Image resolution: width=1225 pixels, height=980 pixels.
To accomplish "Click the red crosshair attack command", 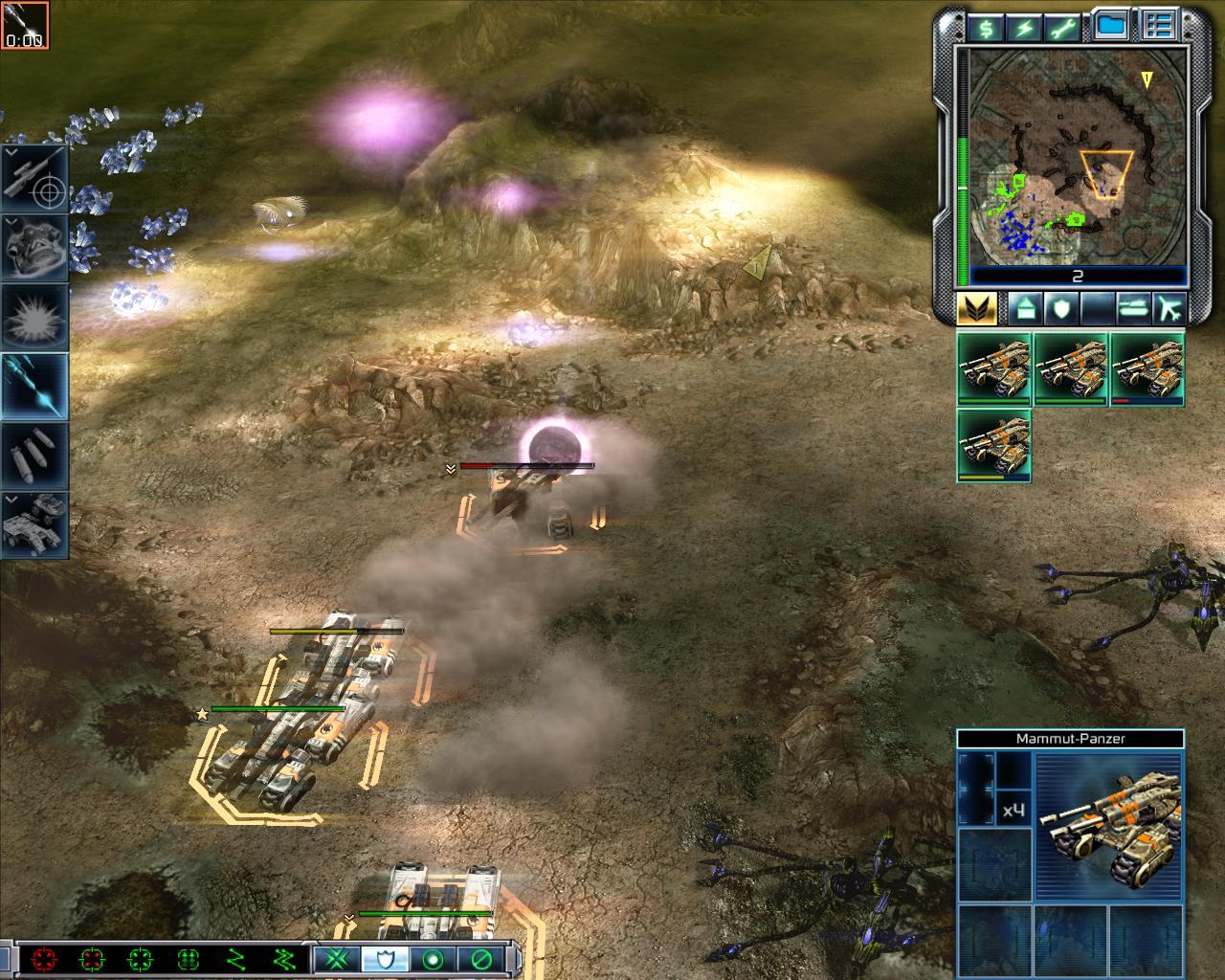I will (x=43, y=959).
